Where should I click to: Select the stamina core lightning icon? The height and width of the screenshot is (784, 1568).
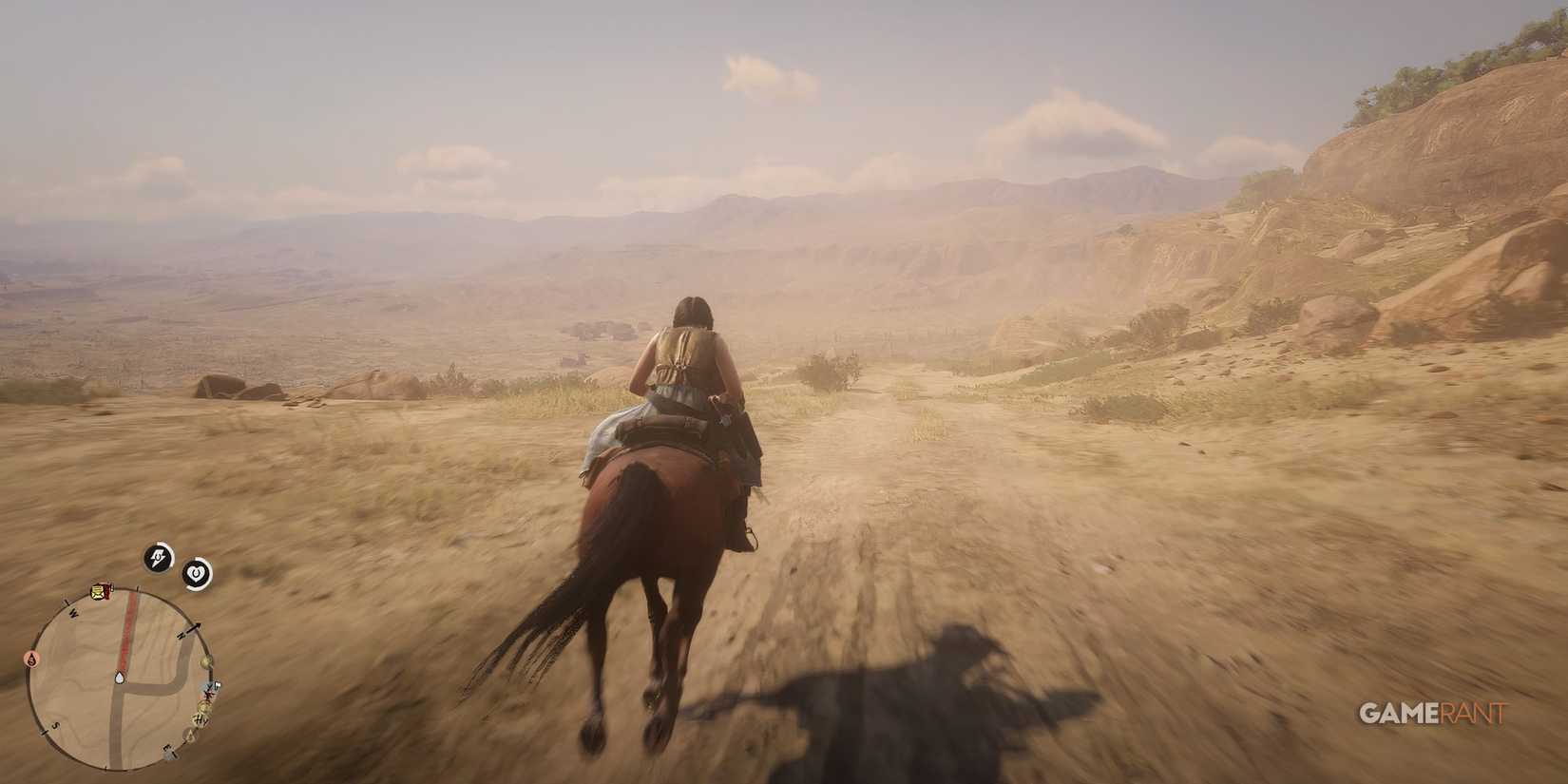pos(157,557)
